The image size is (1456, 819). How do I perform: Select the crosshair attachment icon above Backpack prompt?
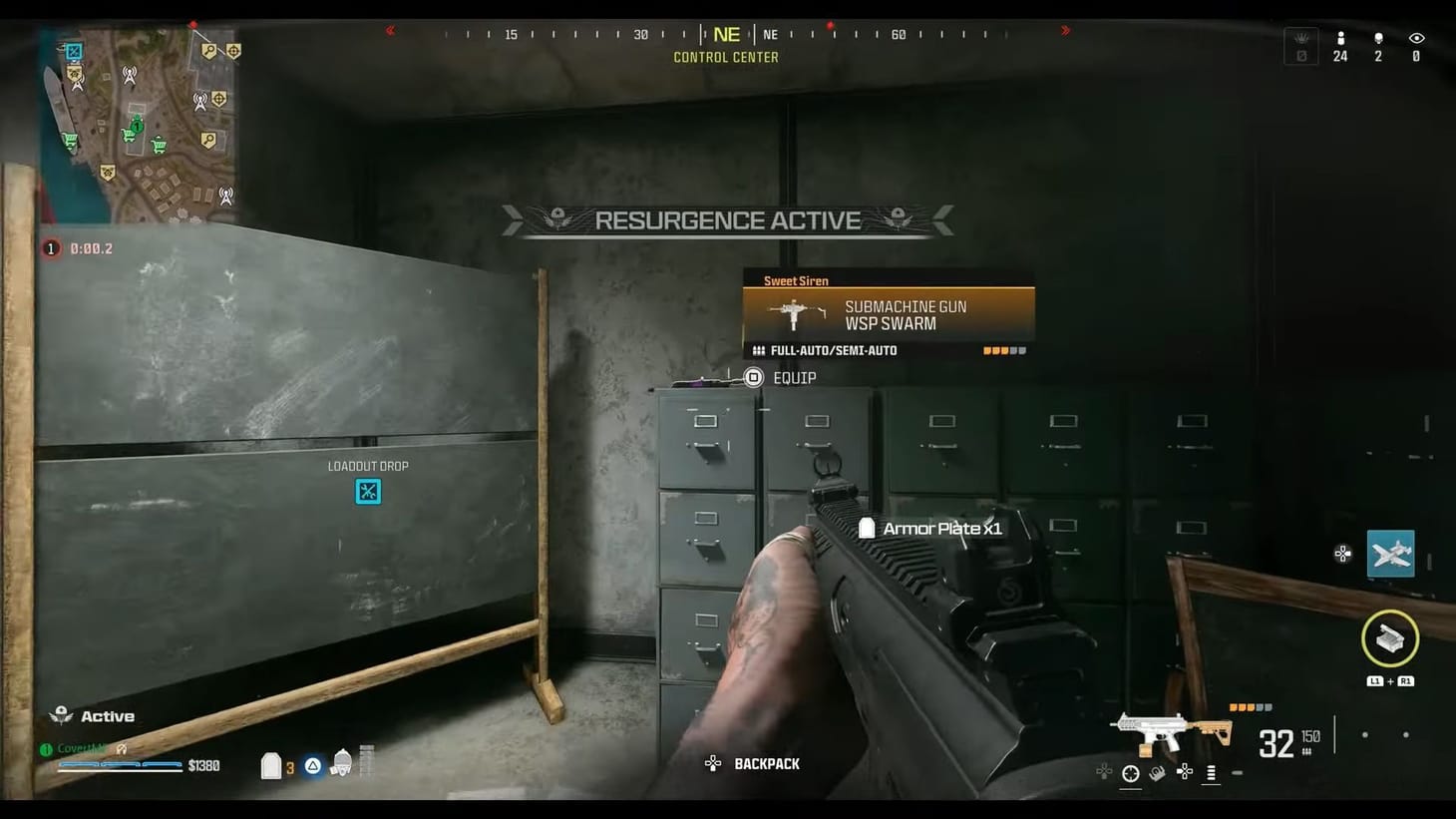tap(1130, 771)
